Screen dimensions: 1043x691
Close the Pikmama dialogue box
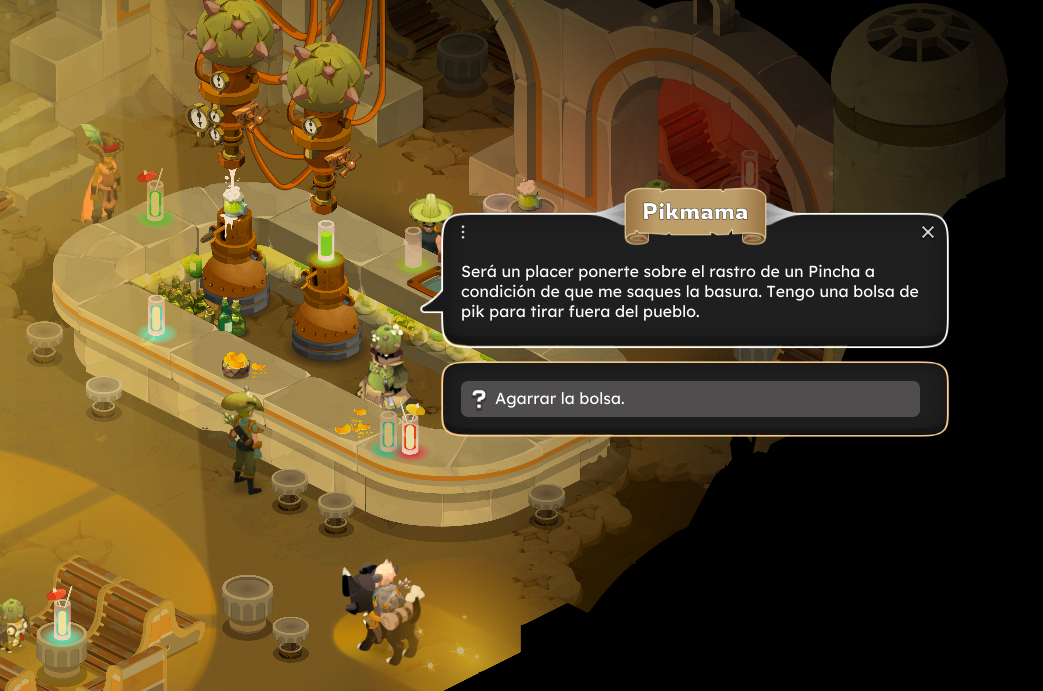pyautogui.click(x=927, y=232)
